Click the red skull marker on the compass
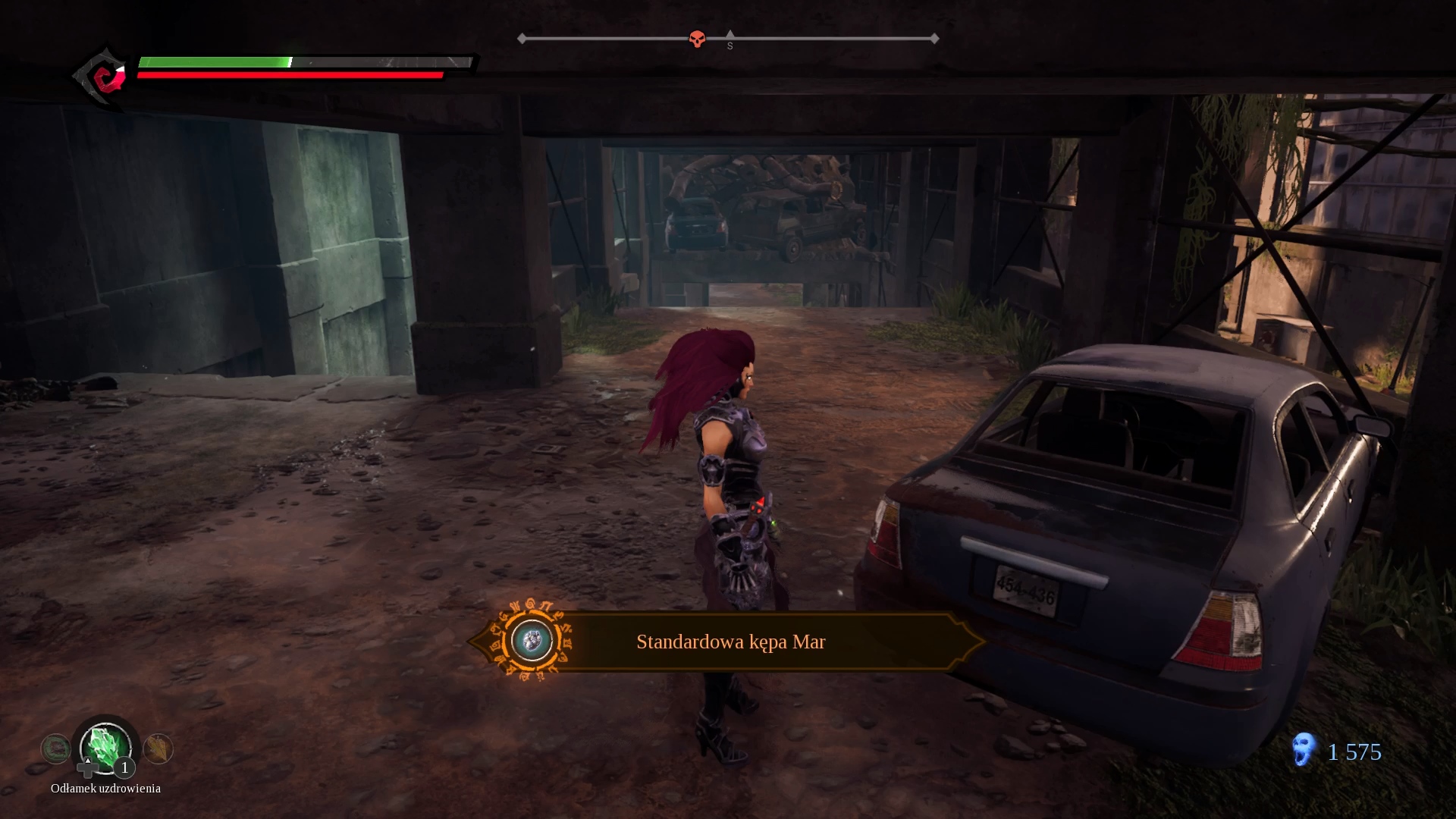 pyautogui.click(x=697, y=39)
